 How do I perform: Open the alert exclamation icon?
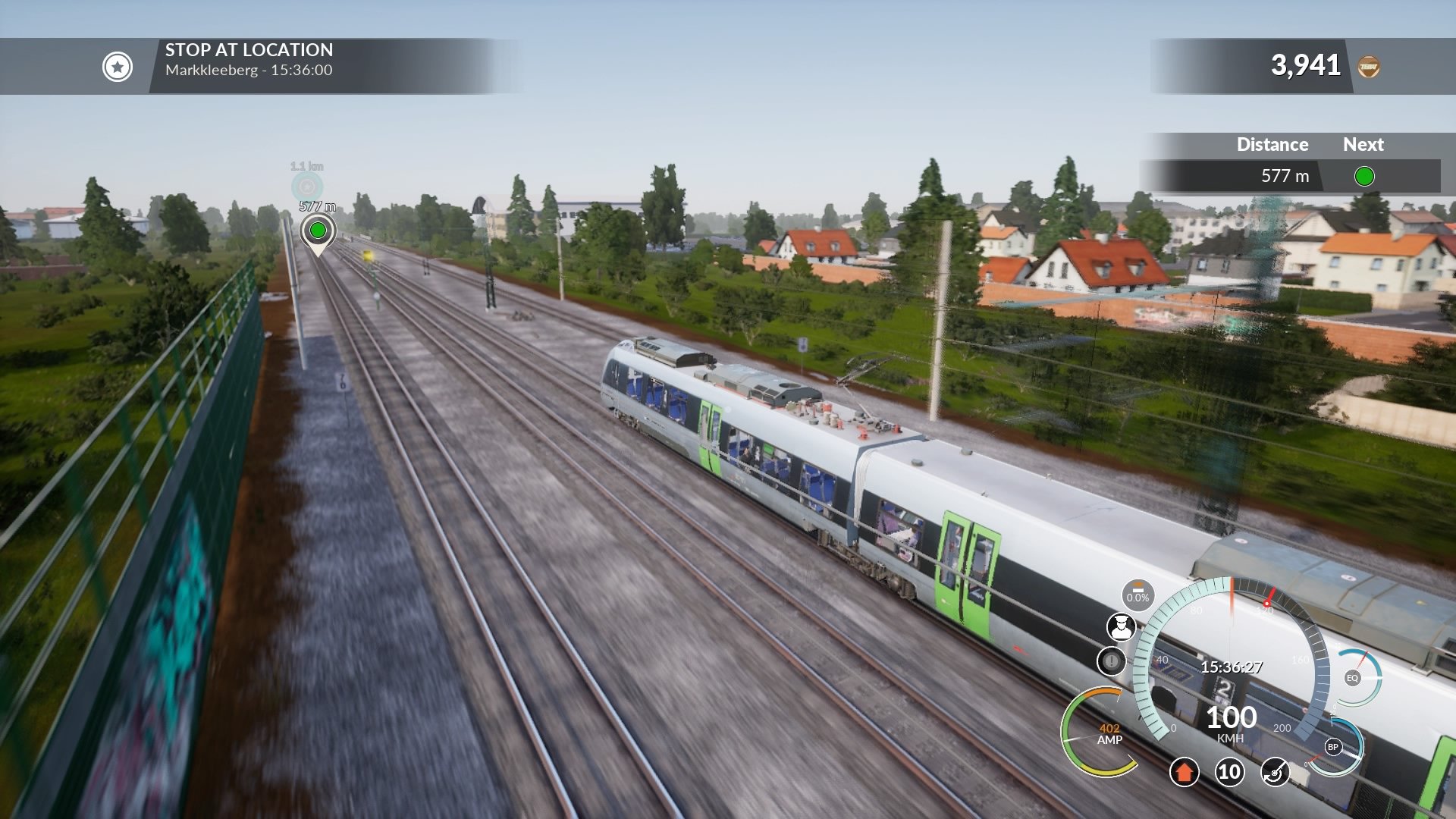pyautogui.click(x=1113, y=662)
